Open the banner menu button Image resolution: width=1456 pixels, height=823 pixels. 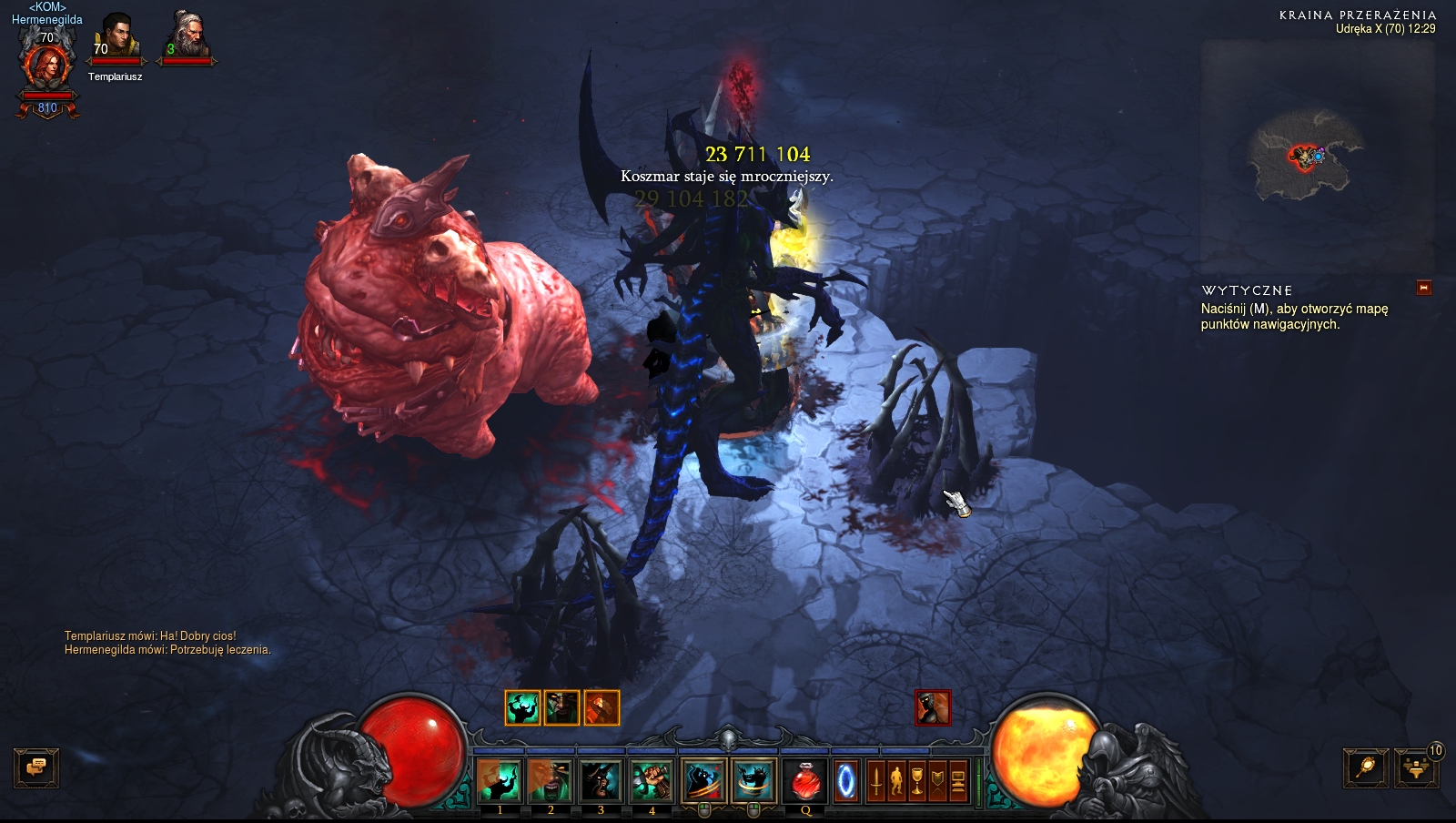937,781
